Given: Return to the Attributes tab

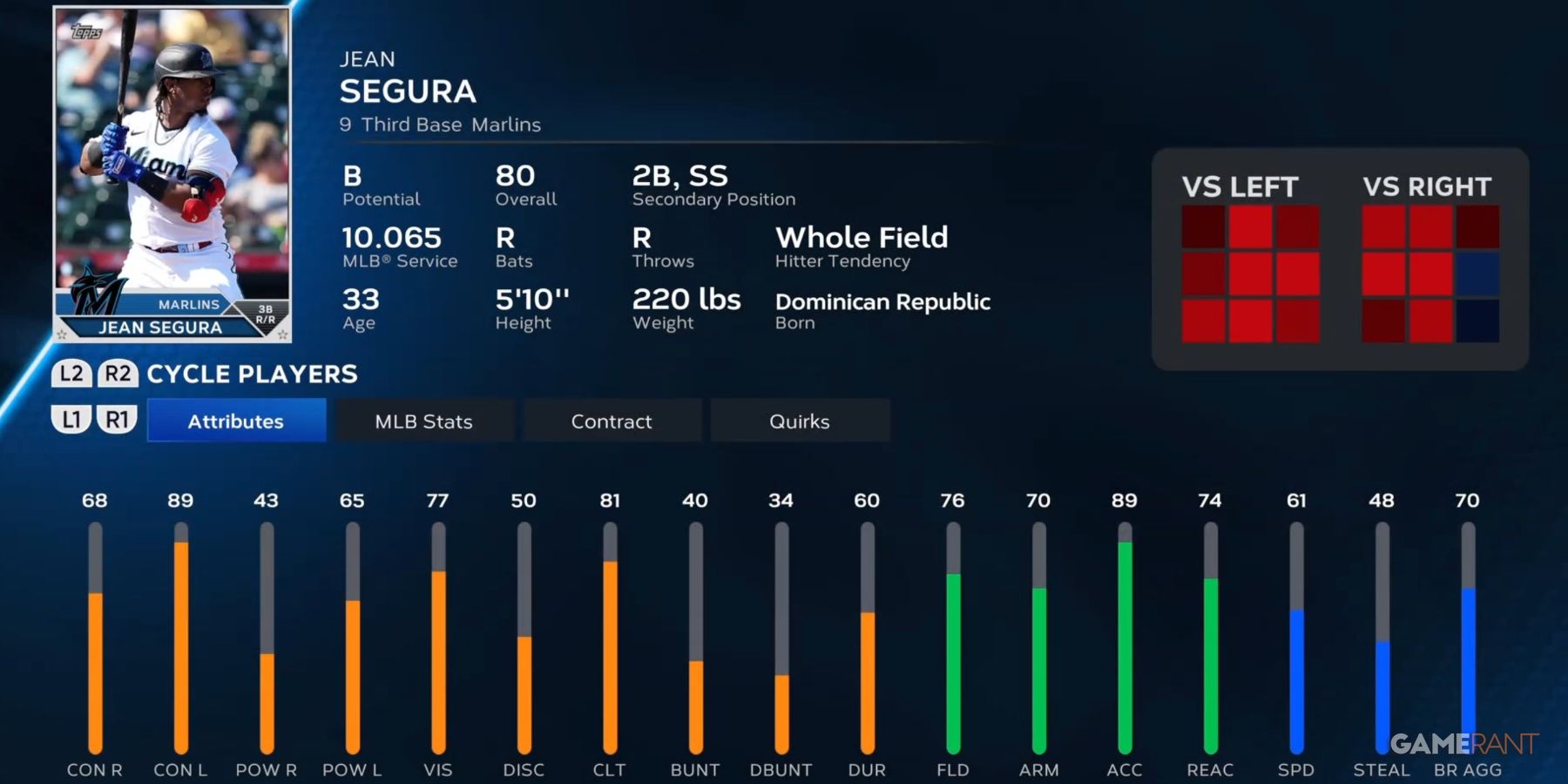Looking at the screenshot, I should (236, 421).
